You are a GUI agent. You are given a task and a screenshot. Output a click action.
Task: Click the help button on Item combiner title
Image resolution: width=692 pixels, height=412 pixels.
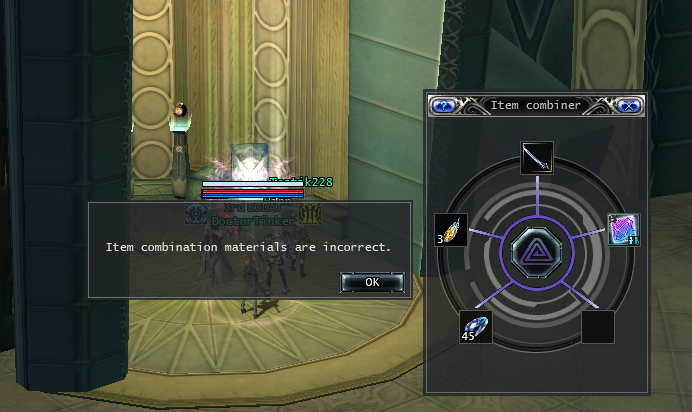[x=443, y=105]
